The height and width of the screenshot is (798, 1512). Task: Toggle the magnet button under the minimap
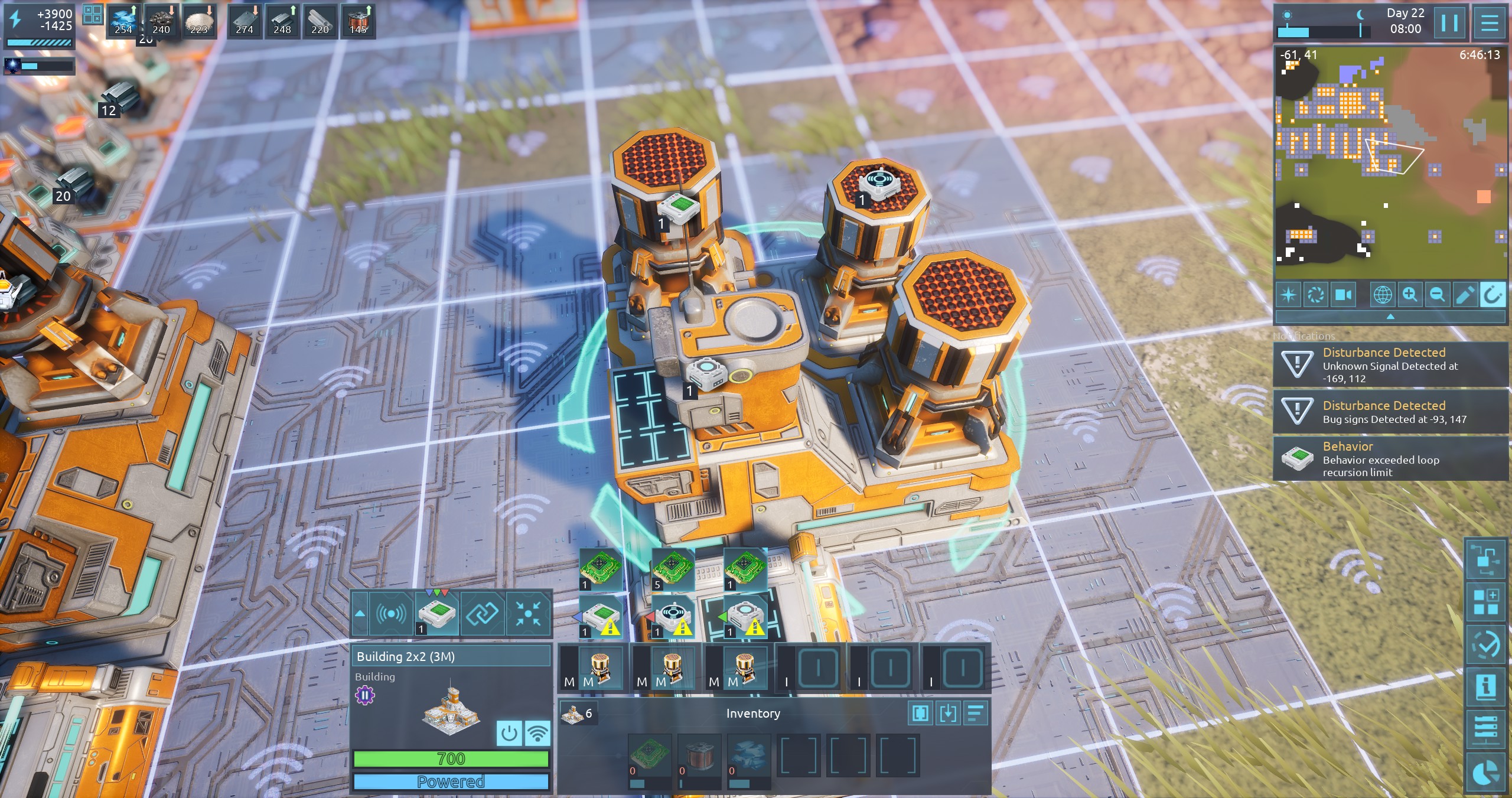click(1492, 294)
